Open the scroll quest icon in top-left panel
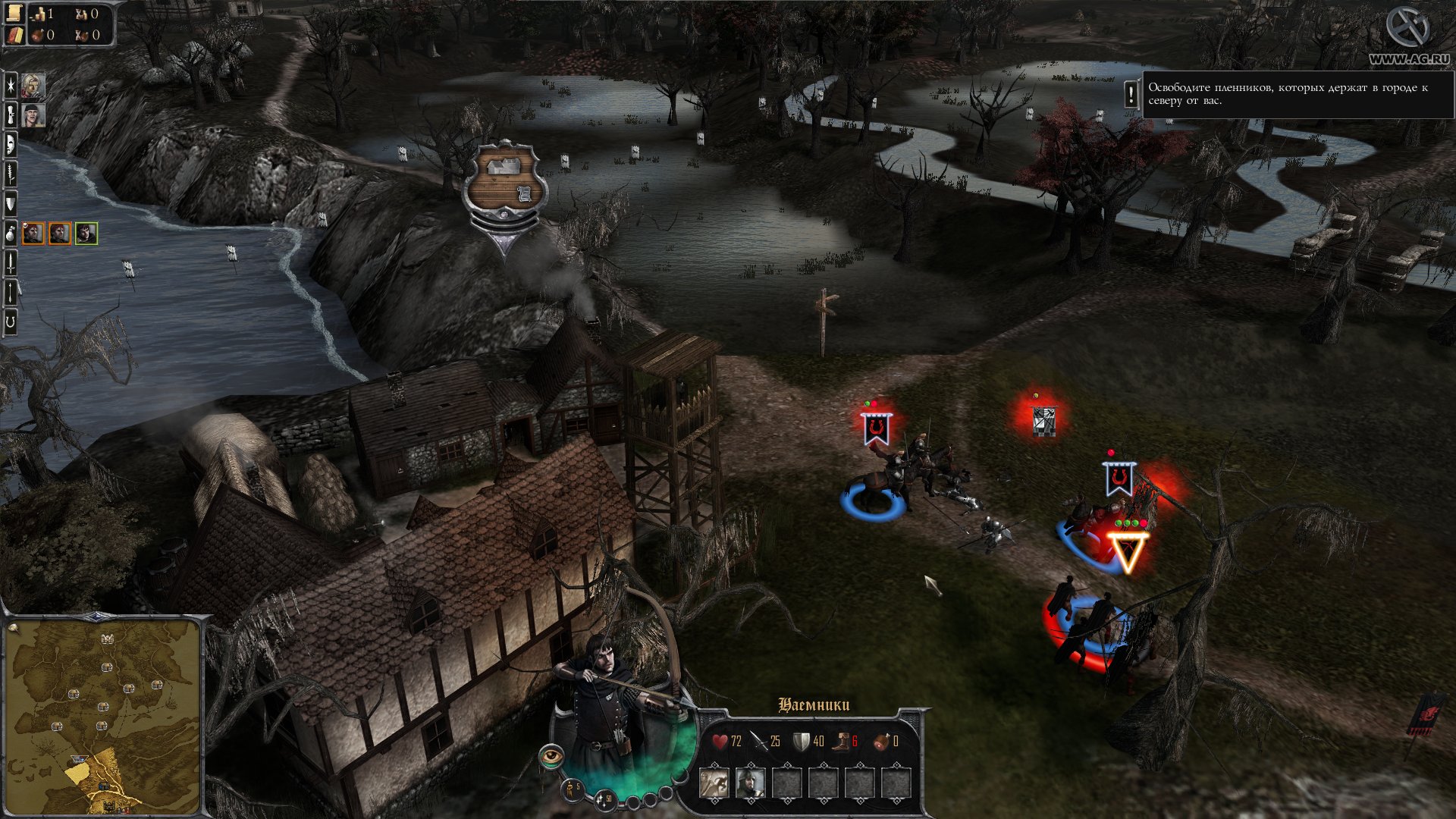 [13, 13]
